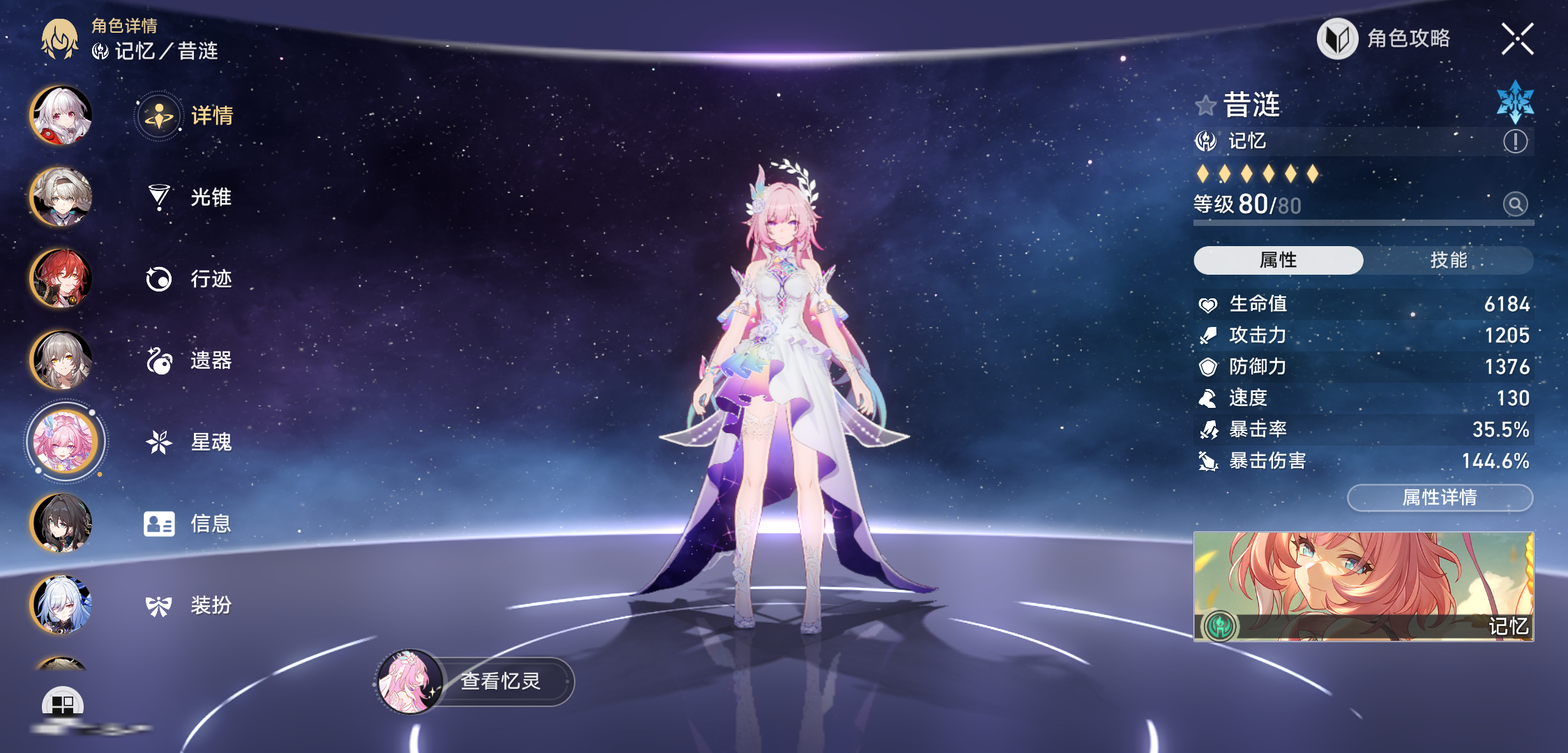Choose the red-haired character portrait

pos(61,278)
